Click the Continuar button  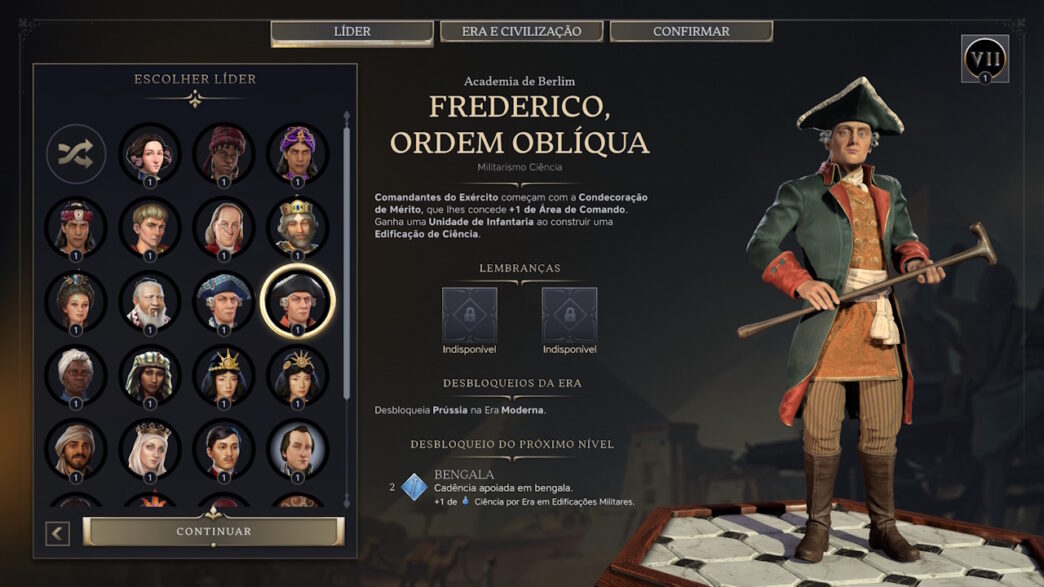click(x=213, y=531)
